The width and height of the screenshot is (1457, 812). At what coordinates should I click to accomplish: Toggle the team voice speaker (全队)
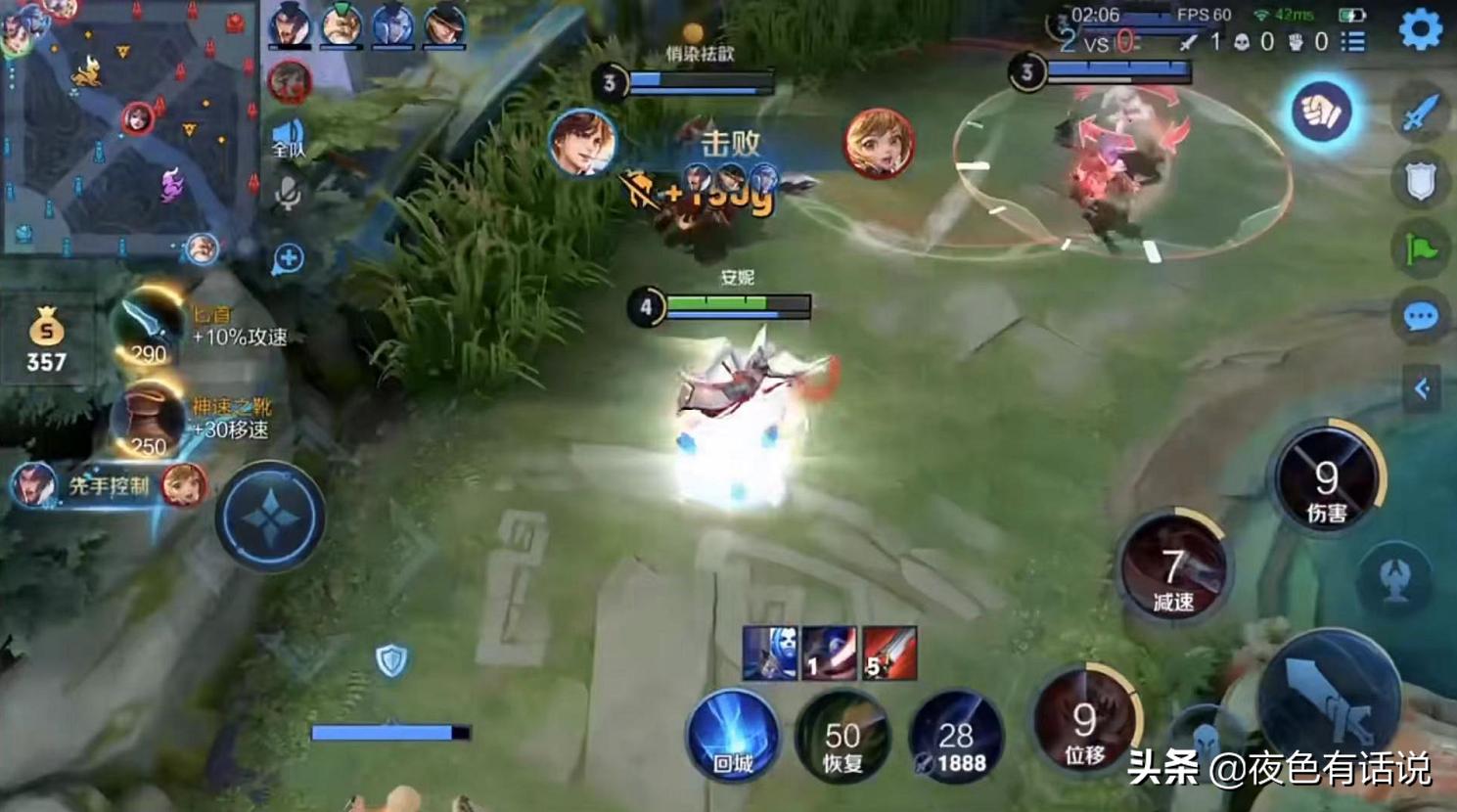pyautogui.click(x=288, y=138)
